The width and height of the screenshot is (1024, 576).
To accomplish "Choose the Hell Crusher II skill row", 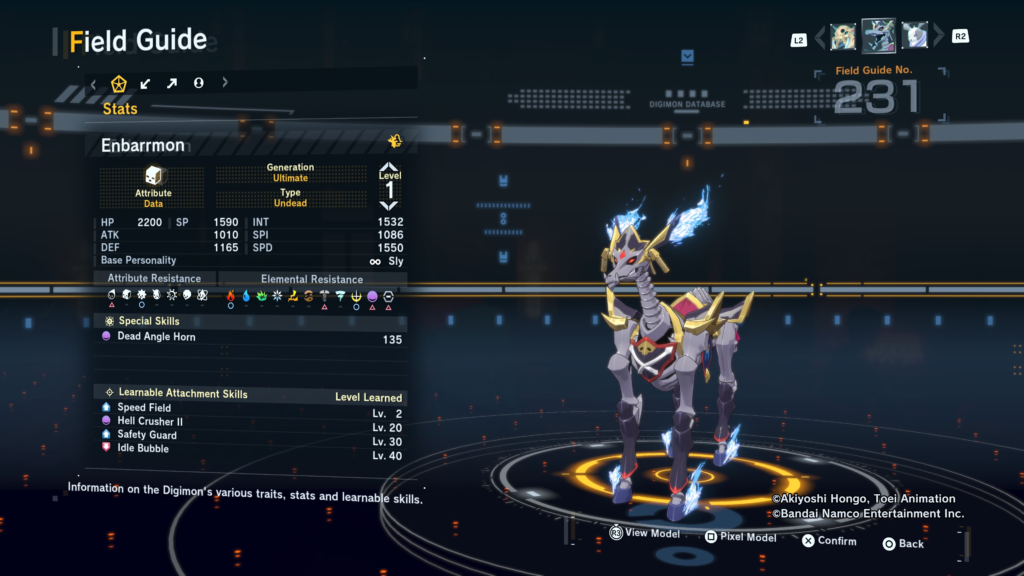I will tap(150, 422).
